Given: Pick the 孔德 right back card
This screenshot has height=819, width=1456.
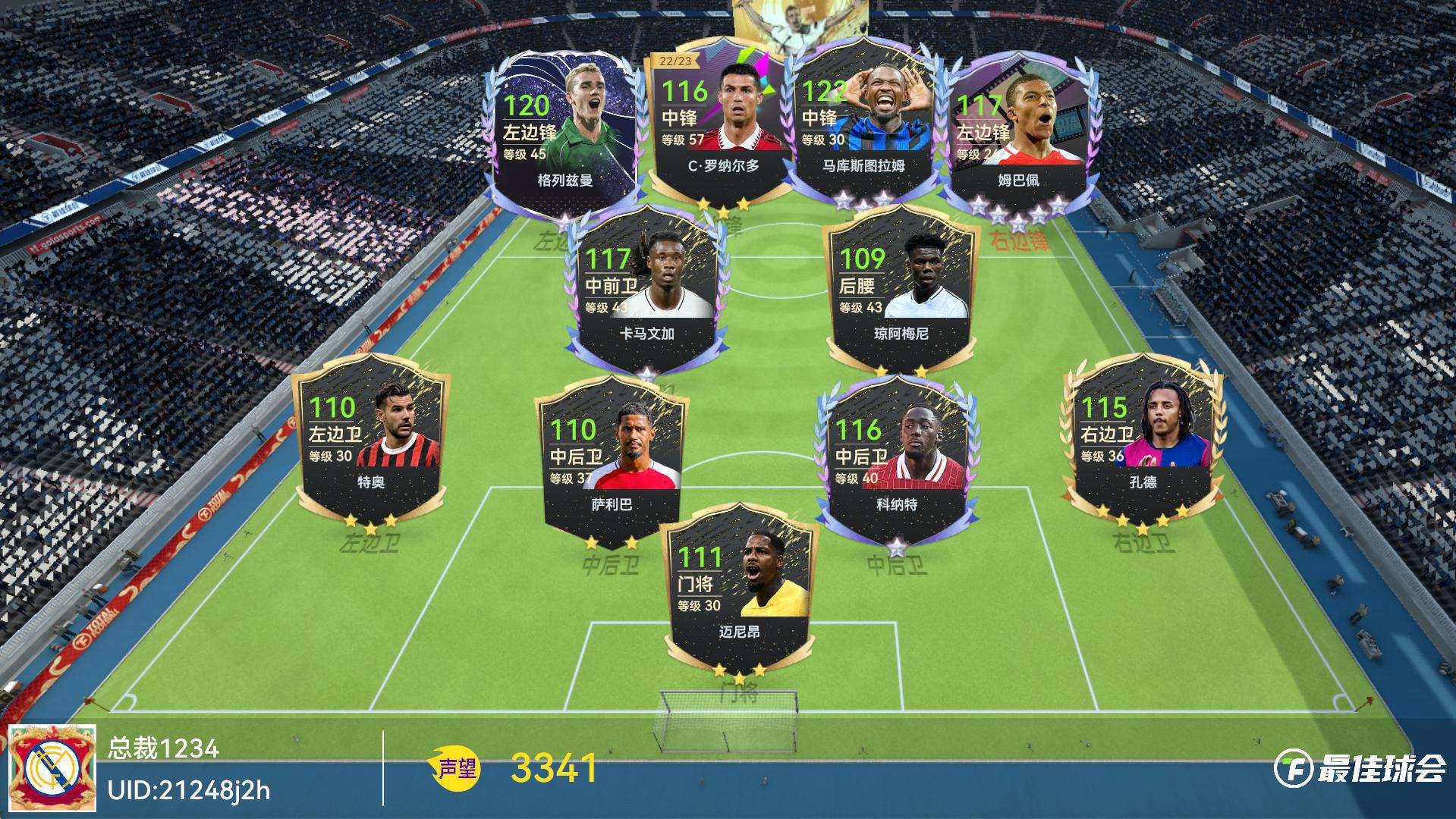Looking at the screenshot, I should [x=1143, y=440].
